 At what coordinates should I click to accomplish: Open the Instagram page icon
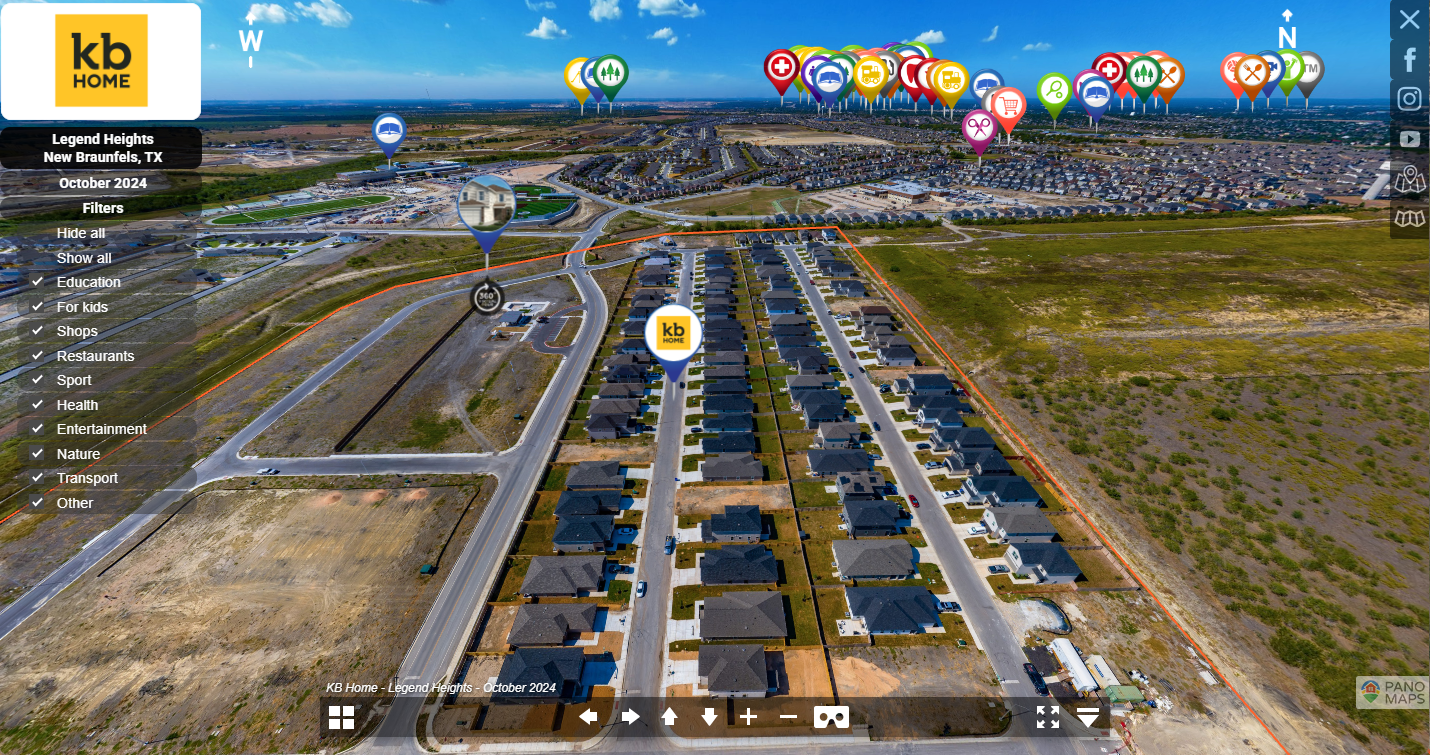1409,99
